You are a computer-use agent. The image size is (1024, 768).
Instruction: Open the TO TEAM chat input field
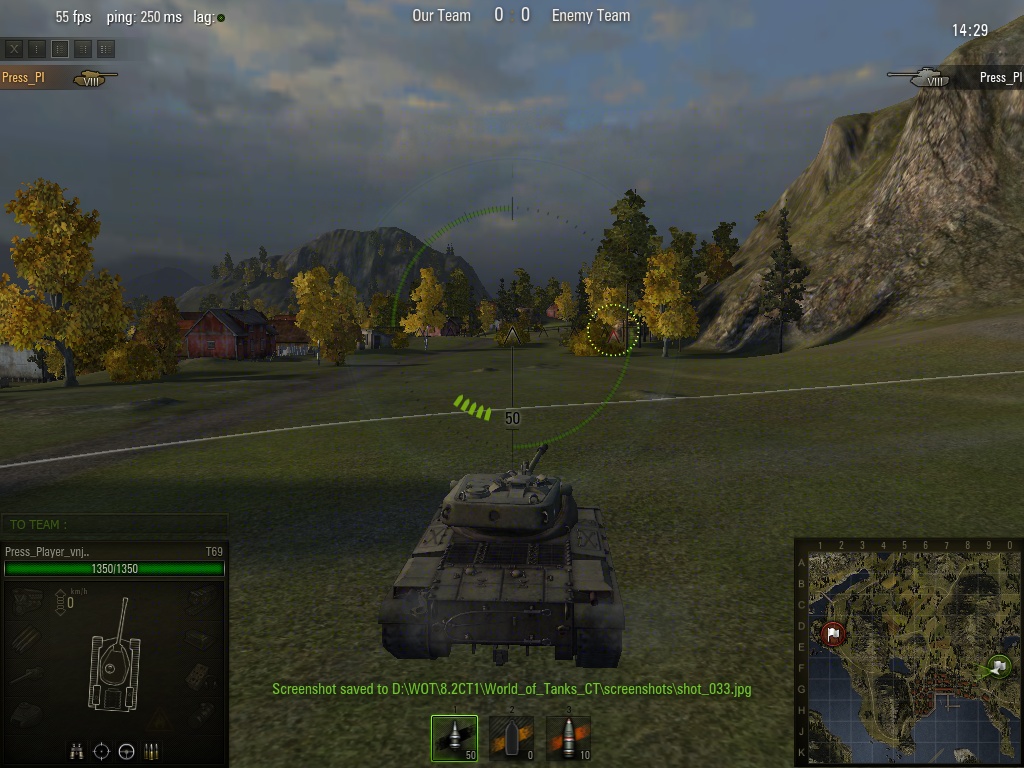click(114, 524)
